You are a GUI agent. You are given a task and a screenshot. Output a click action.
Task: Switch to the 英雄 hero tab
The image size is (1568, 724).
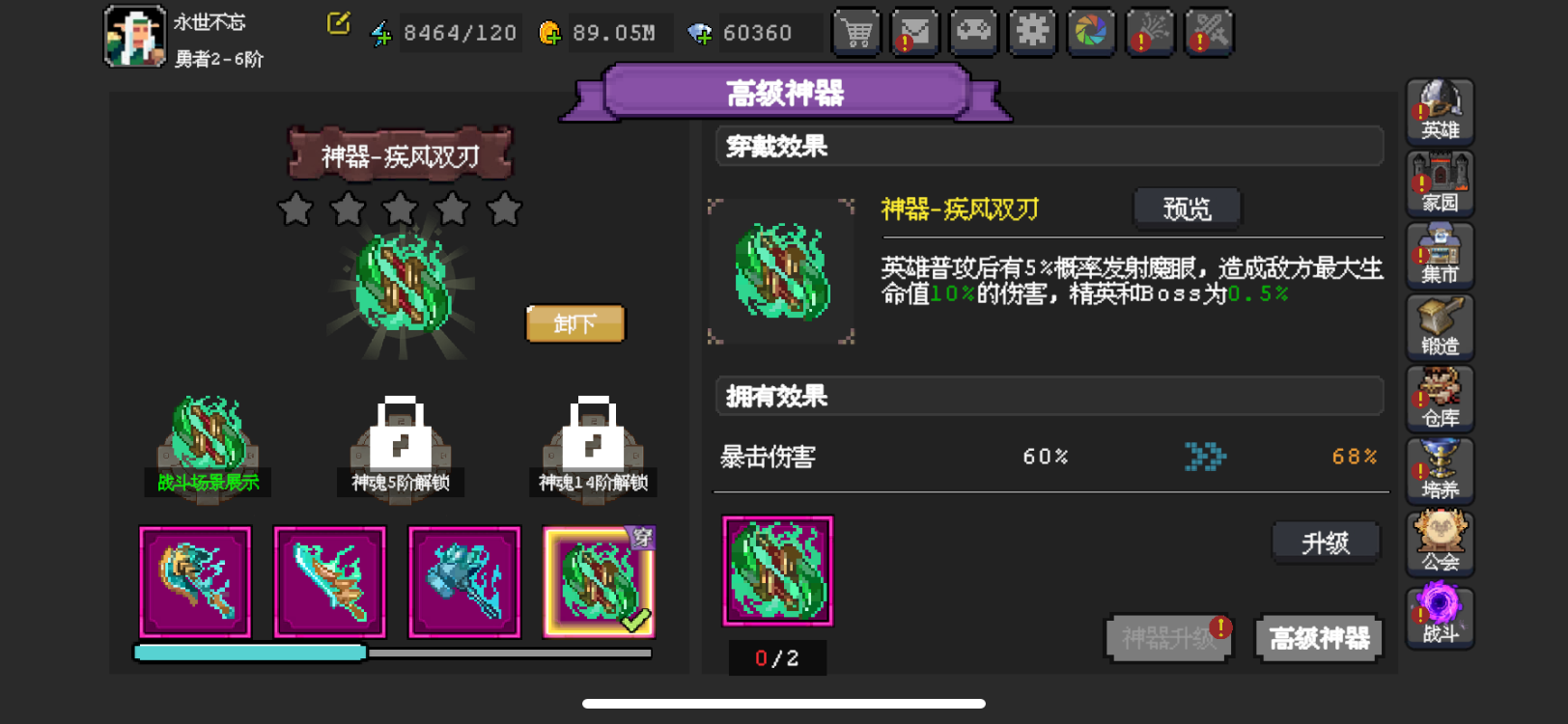pyautogui.click(x=1440, y=112)
